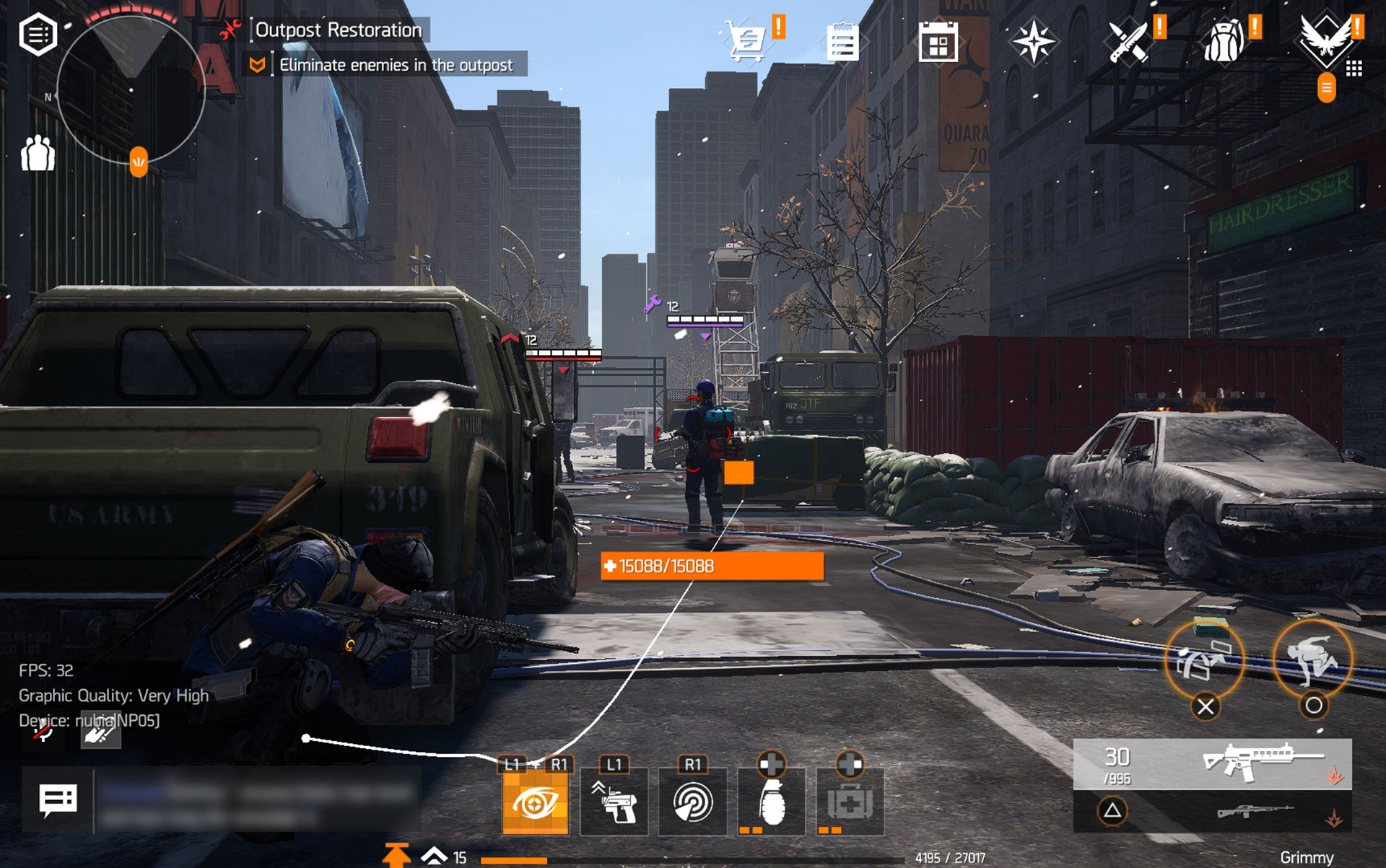Throw a grenade from the grenade slot
Screen dimensions: 1386x868
tap(772, 802)
